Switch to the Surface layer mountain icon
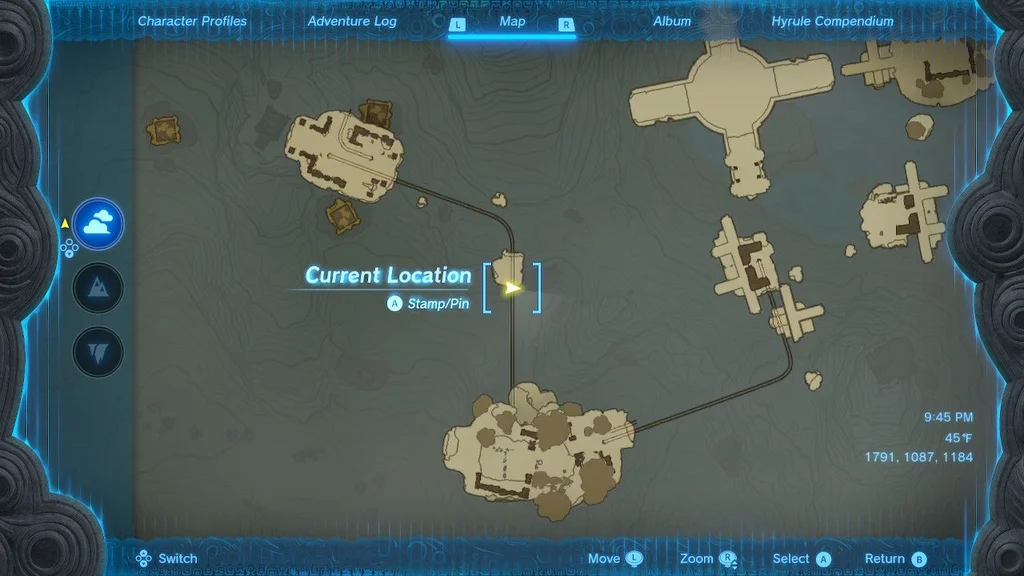 (x=98, y=289)
